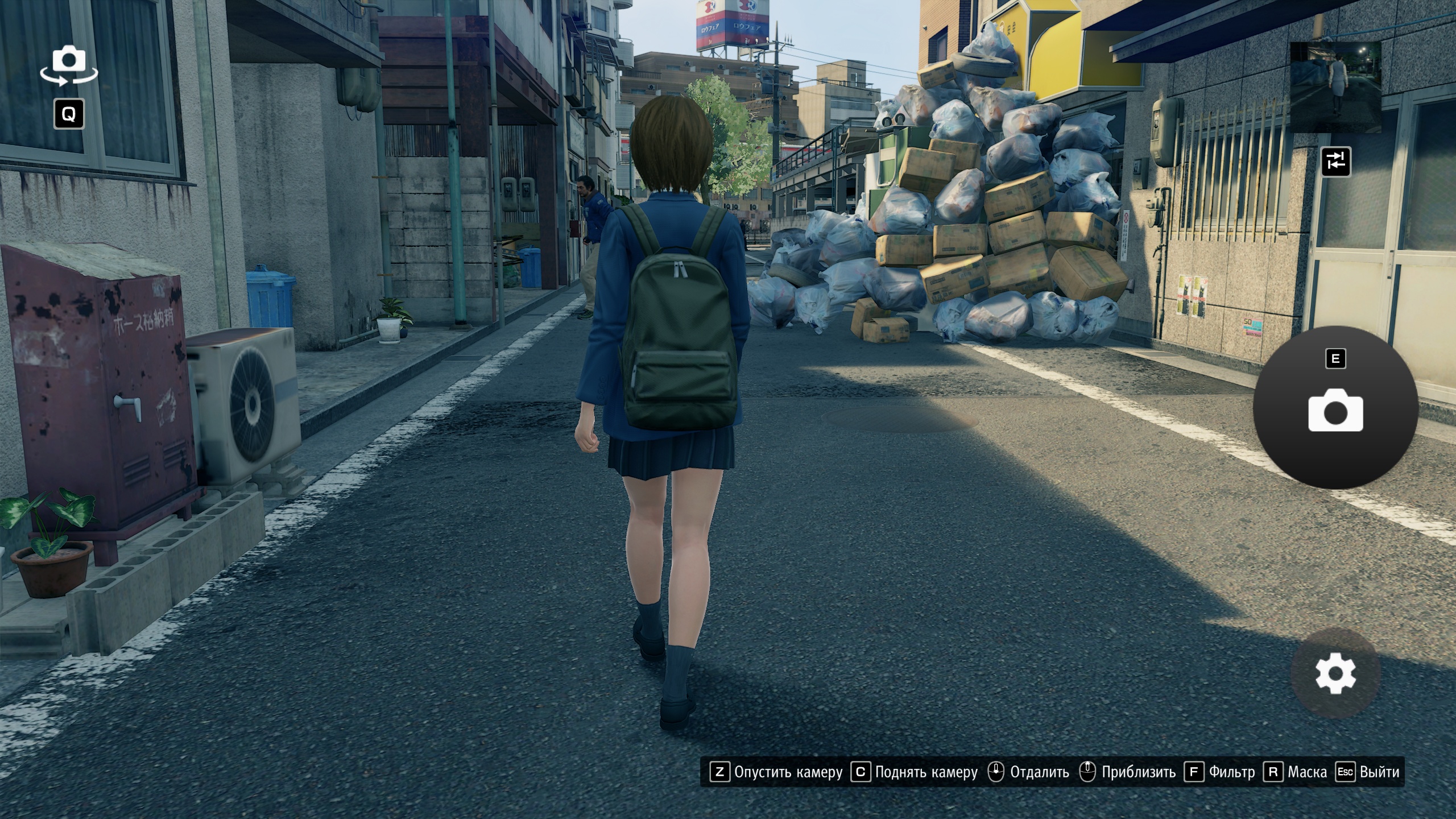The height and width of the screenshot is (819, 1456).
Task: Open camera settings via the gear icon
Action: coord(1335,673)
